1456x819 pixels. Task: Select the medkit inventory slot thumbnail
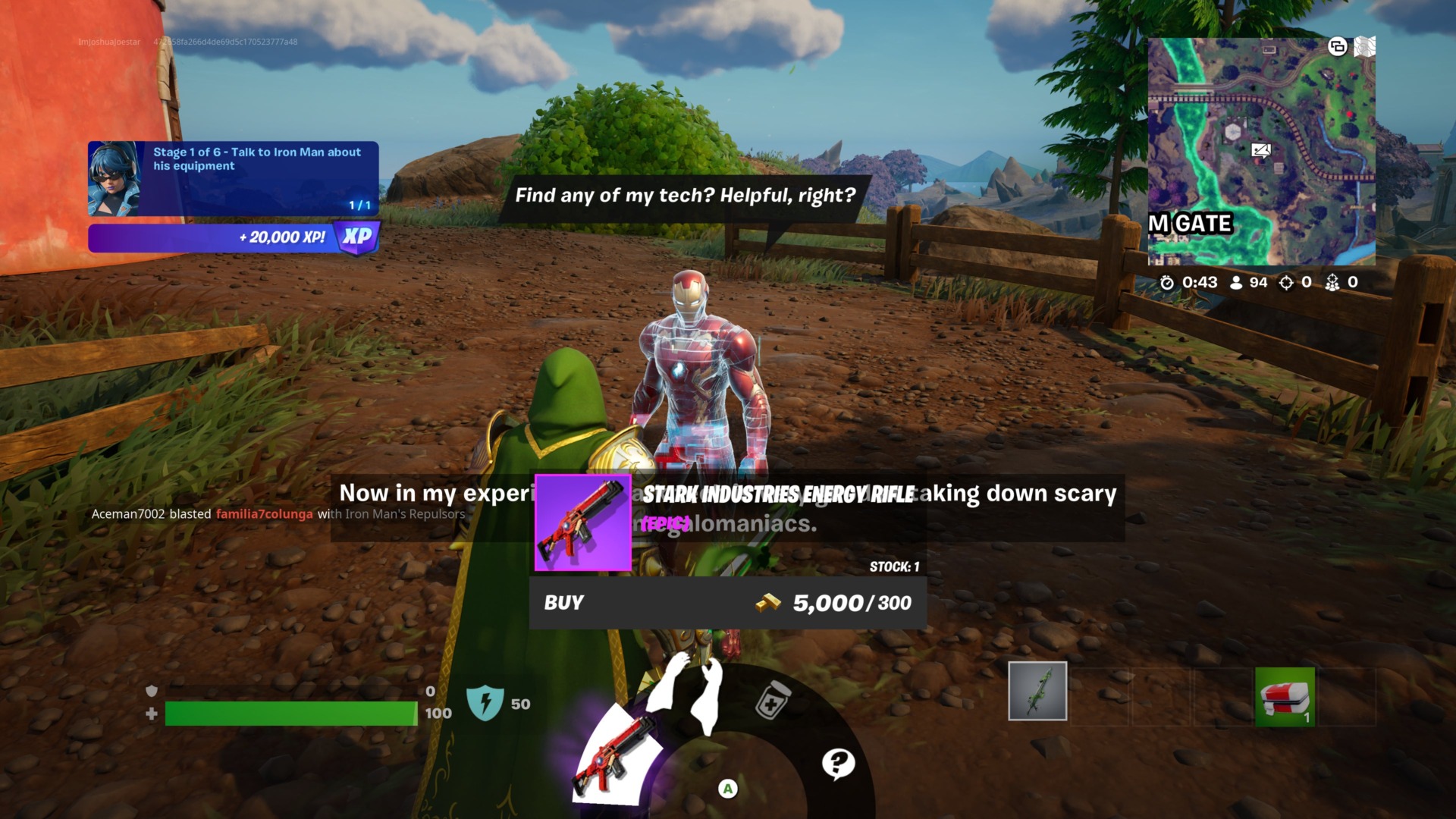point(1285,694)
